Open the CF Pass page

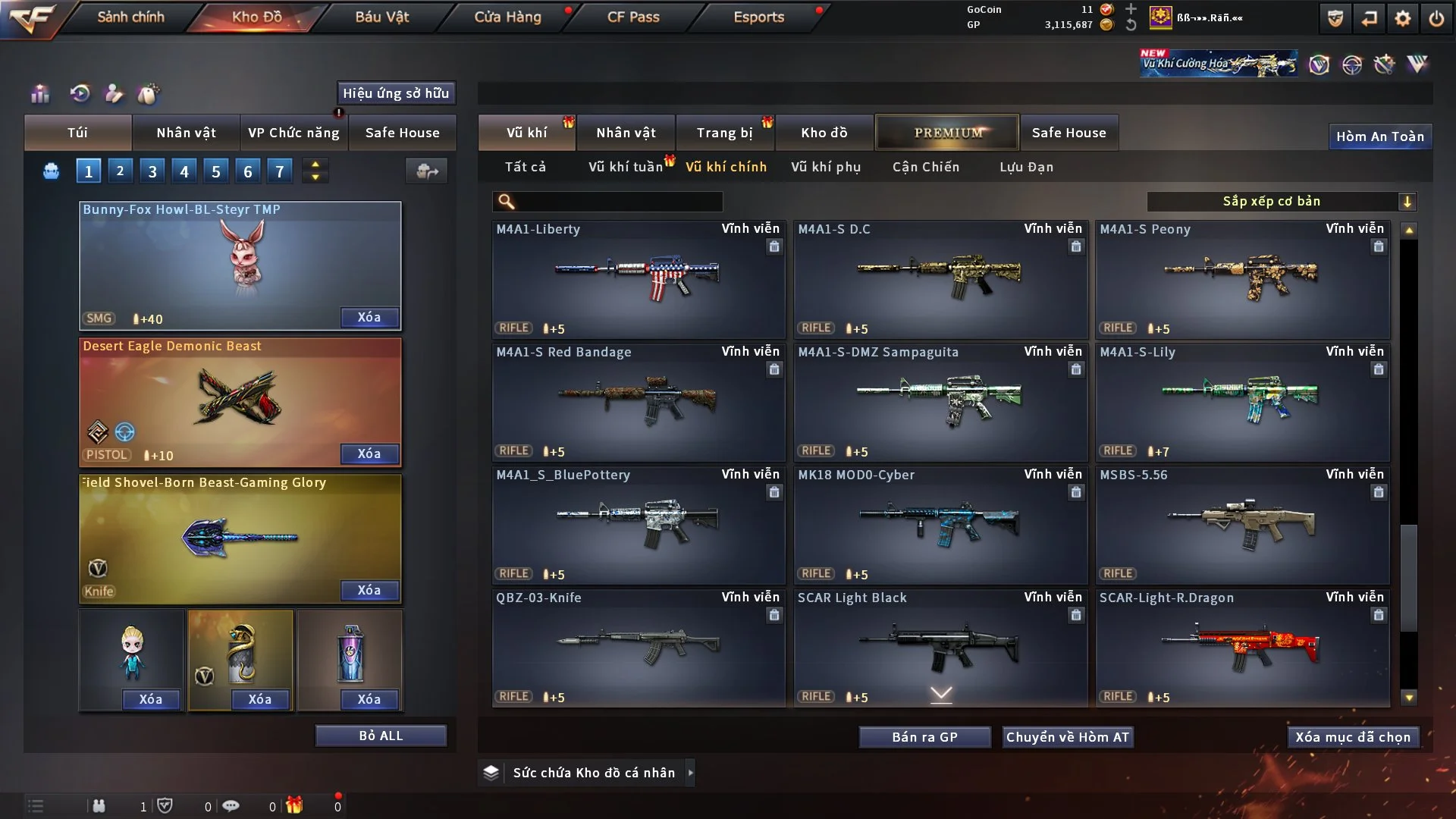[633, 17]
